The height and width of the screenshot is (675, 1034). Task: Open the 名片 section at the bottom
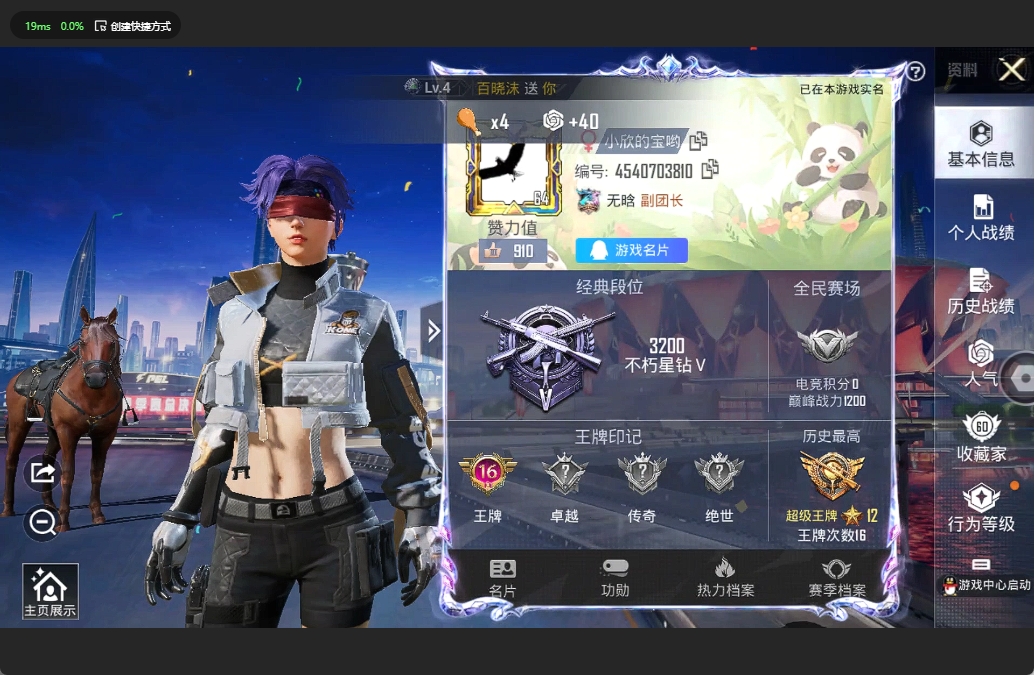click(x=503, y=578)
